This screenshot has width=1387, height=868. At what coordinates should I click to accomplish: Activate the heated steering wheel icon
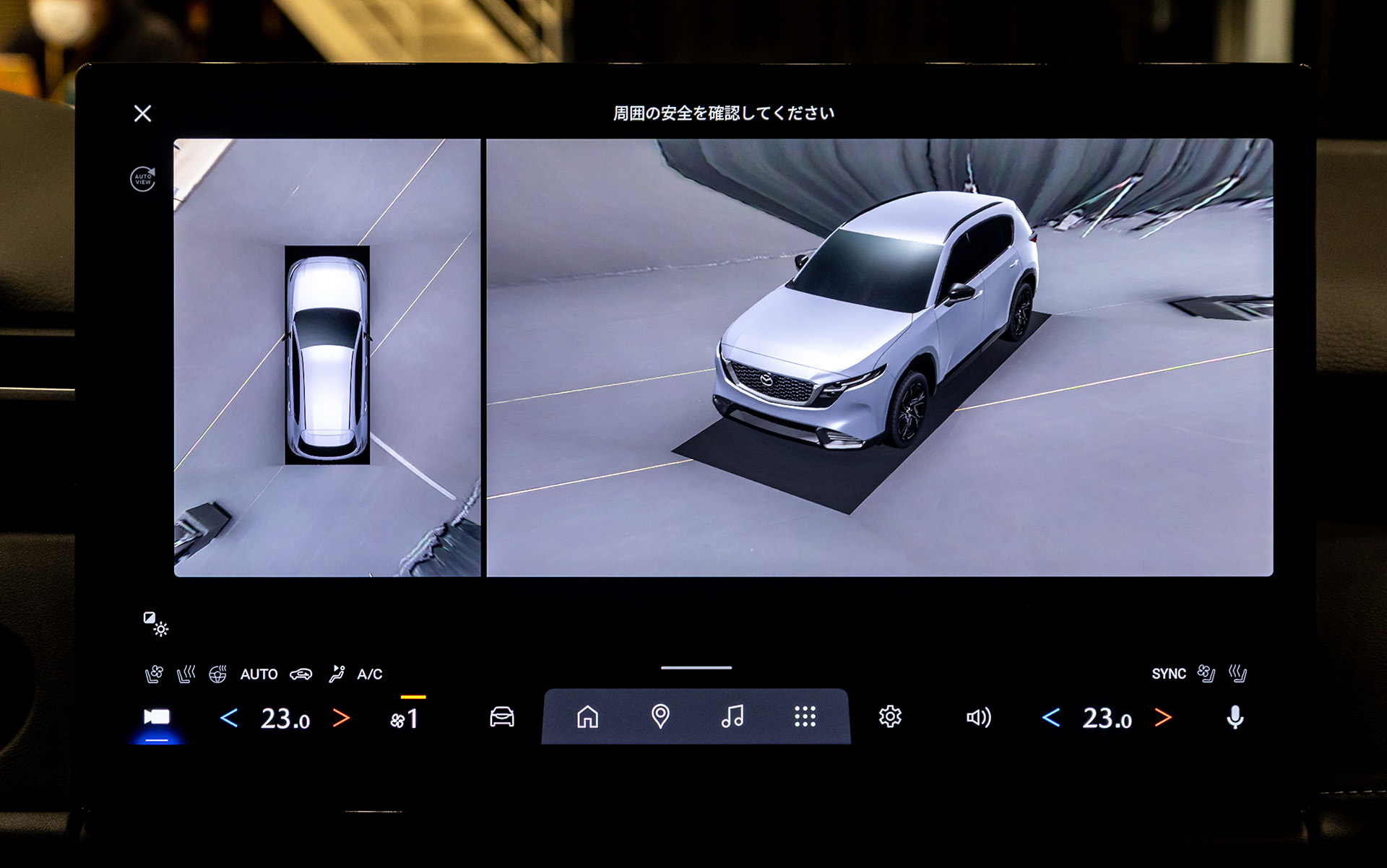pyautogui.click(x=220, y=673)
